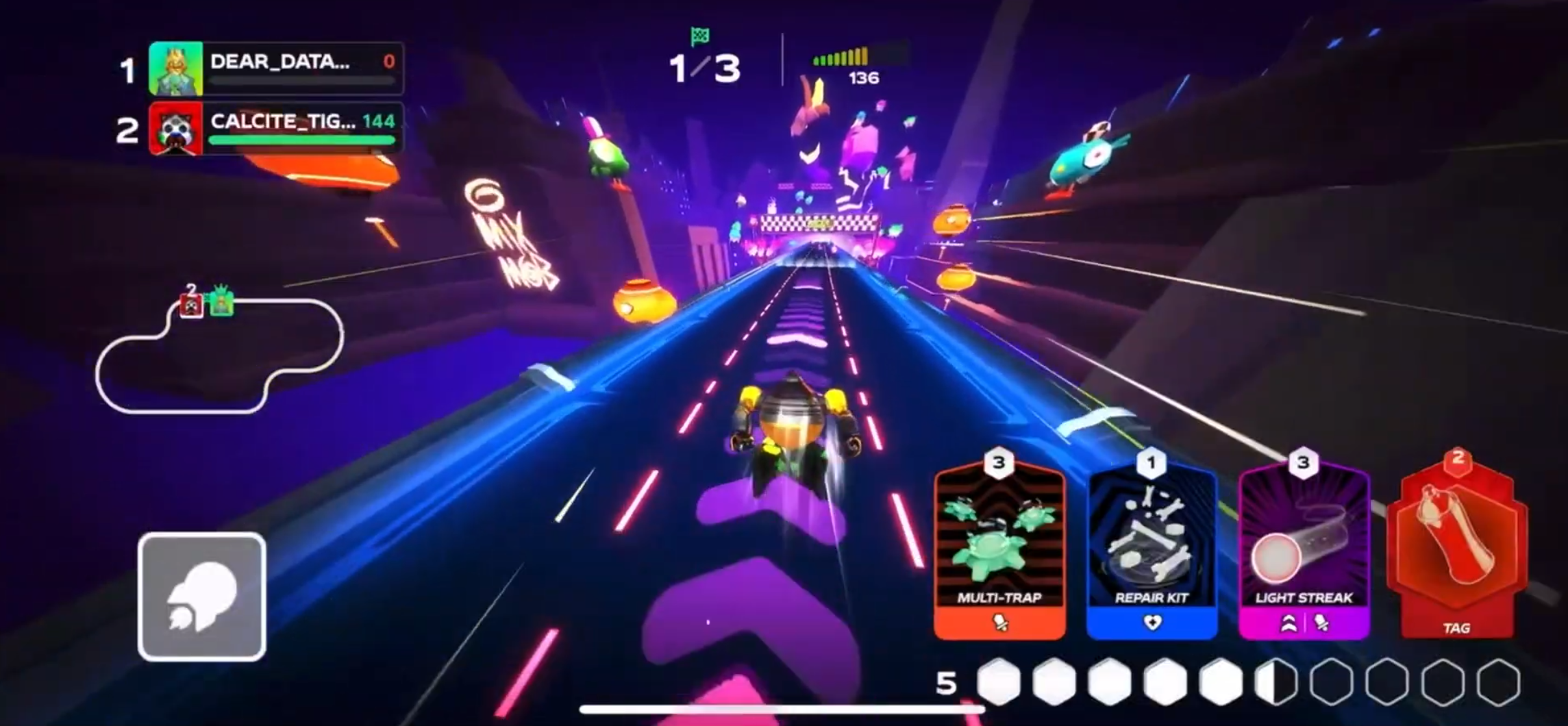Select CALCITE_TIG player row in leaderboard
Image resolution: width=1568 pixels, height=726 pixels.
(276, 128)
